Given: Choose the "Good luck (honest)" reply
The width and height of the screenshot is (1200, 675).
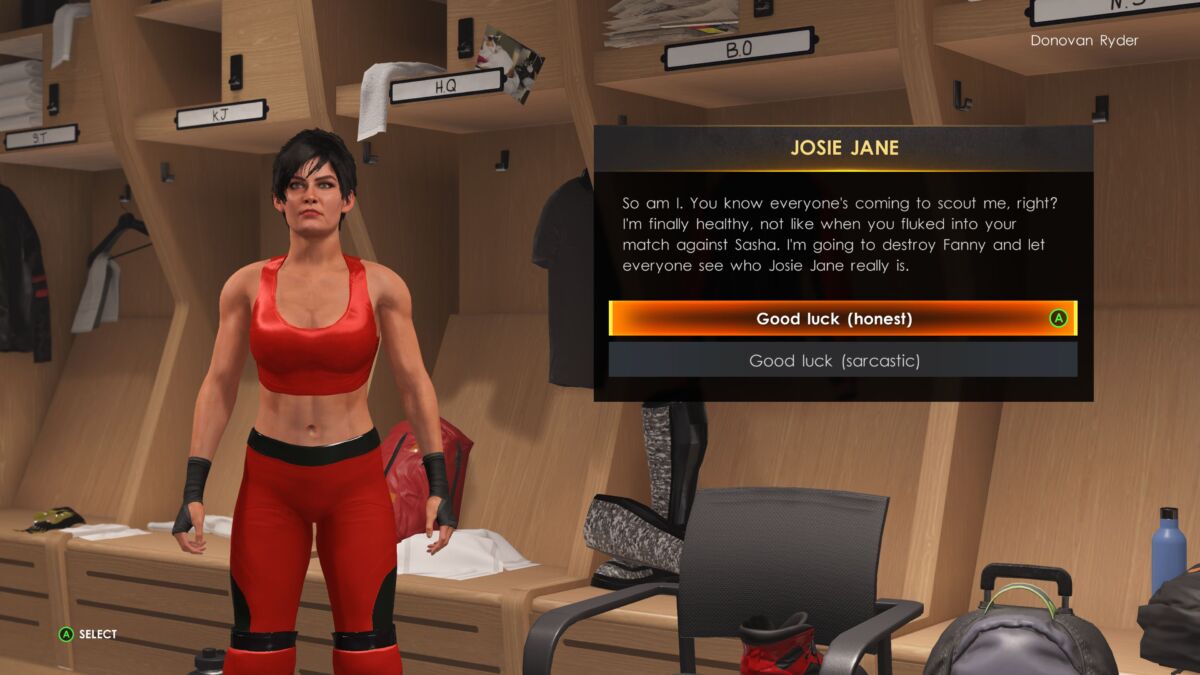Looking at the screenshot, I should [834, 319].
